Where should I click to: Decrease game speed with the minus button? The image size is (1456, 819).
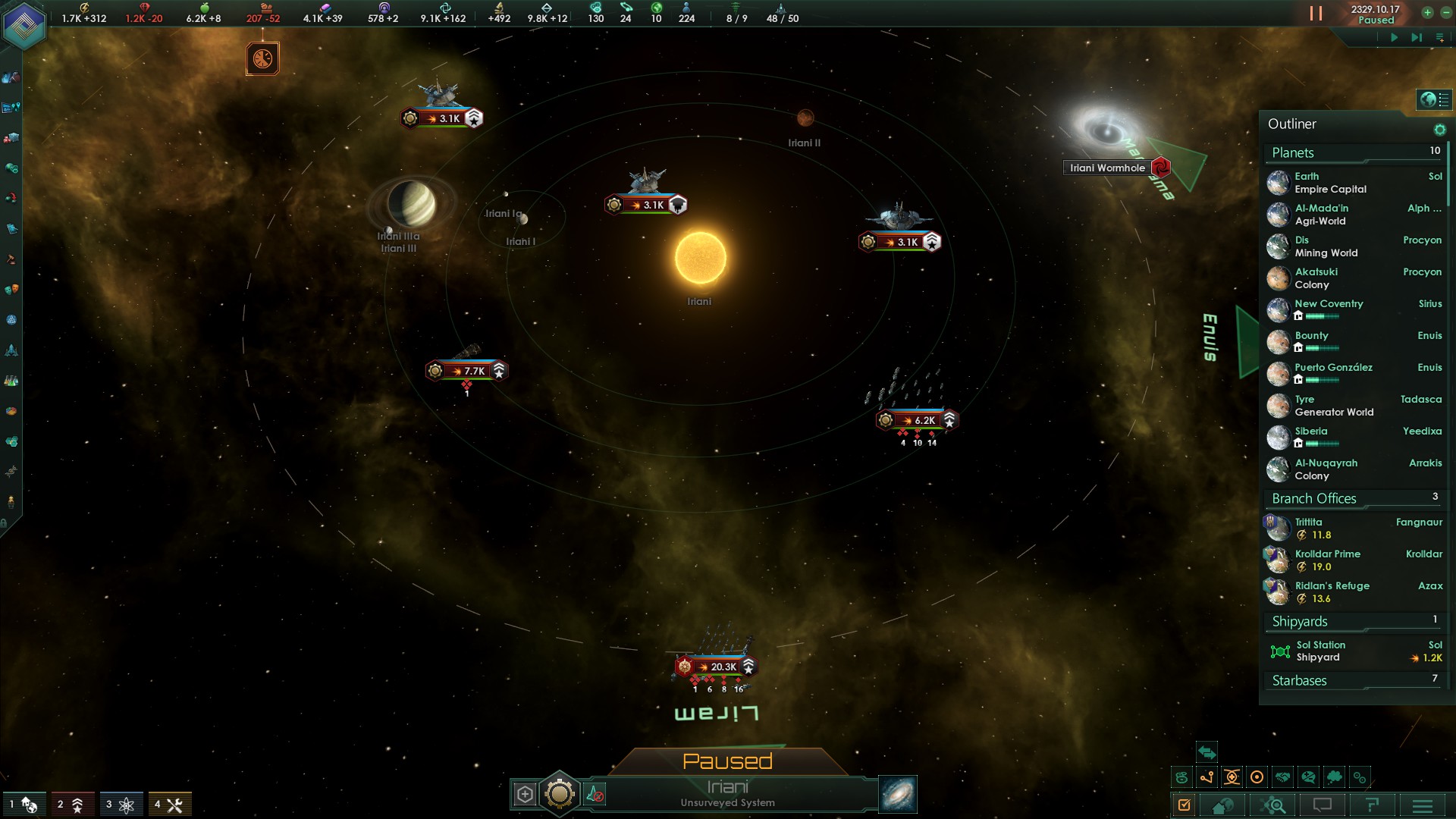(x=1445, y=12)
